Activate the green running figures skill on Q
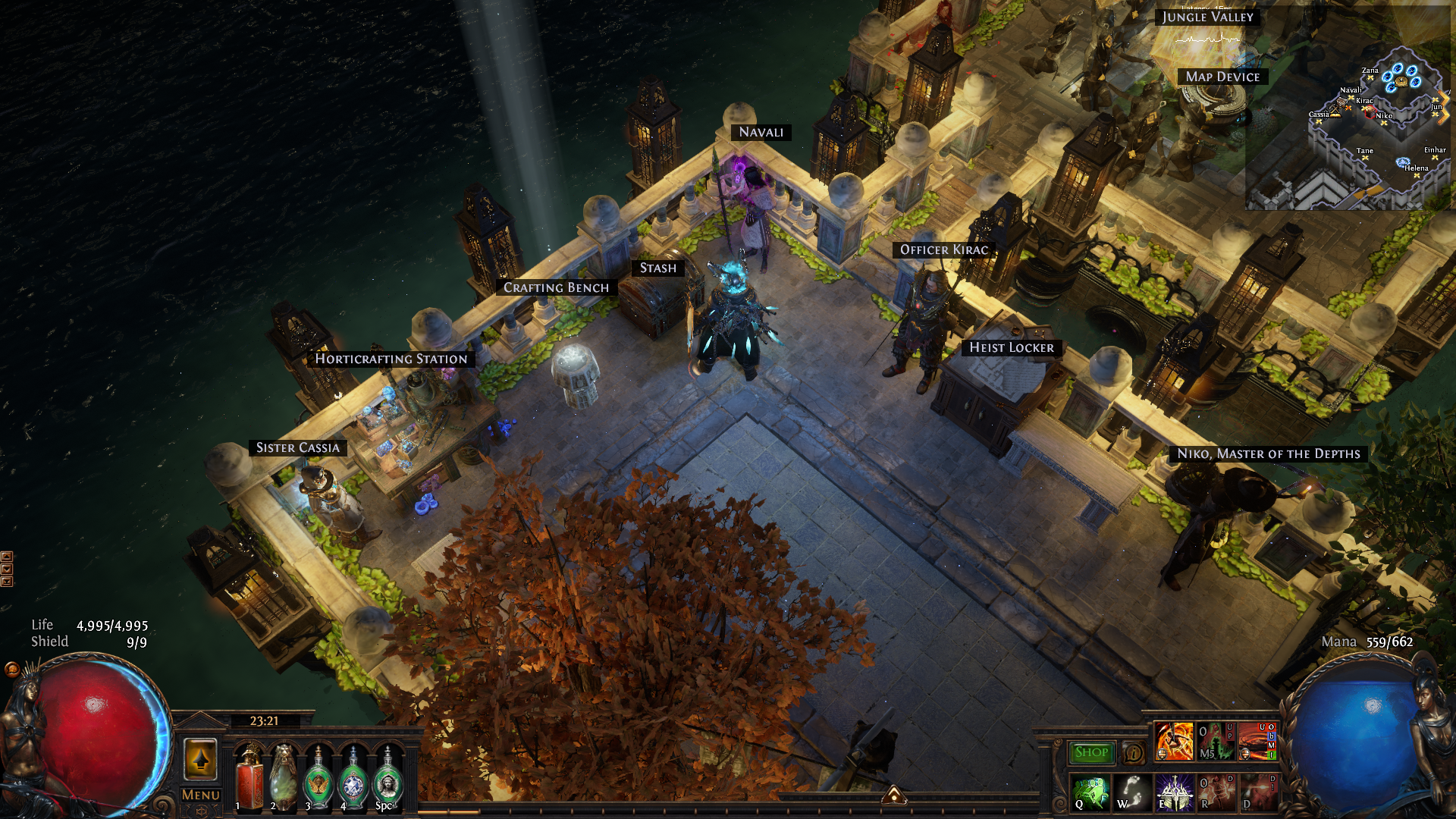Viewport: 1456px width, 819px height. (1091, 792)
